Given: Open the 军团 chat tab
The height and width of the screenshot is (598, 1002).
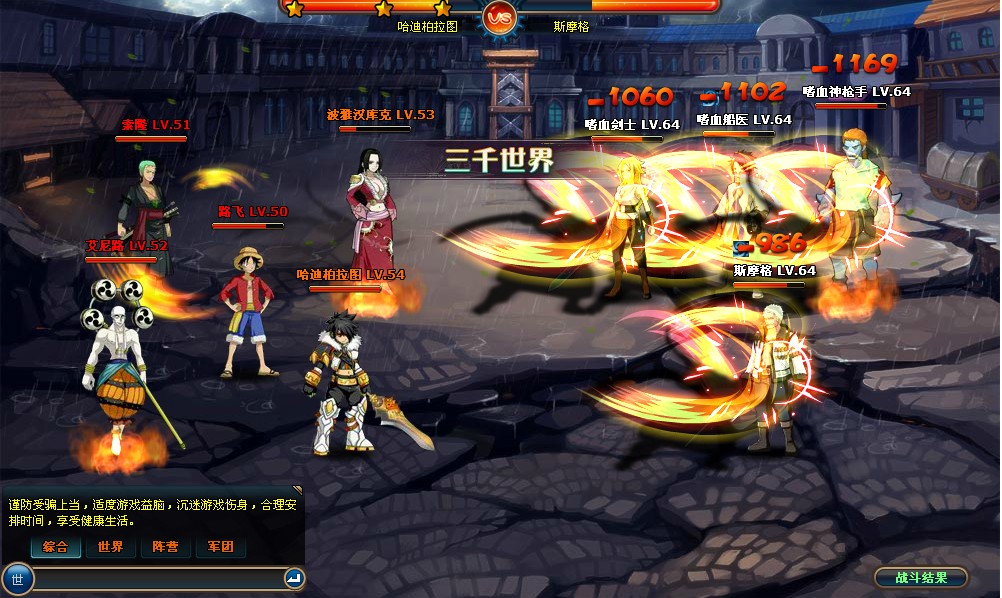Looking at the screenshot, I should pos(220,547).
